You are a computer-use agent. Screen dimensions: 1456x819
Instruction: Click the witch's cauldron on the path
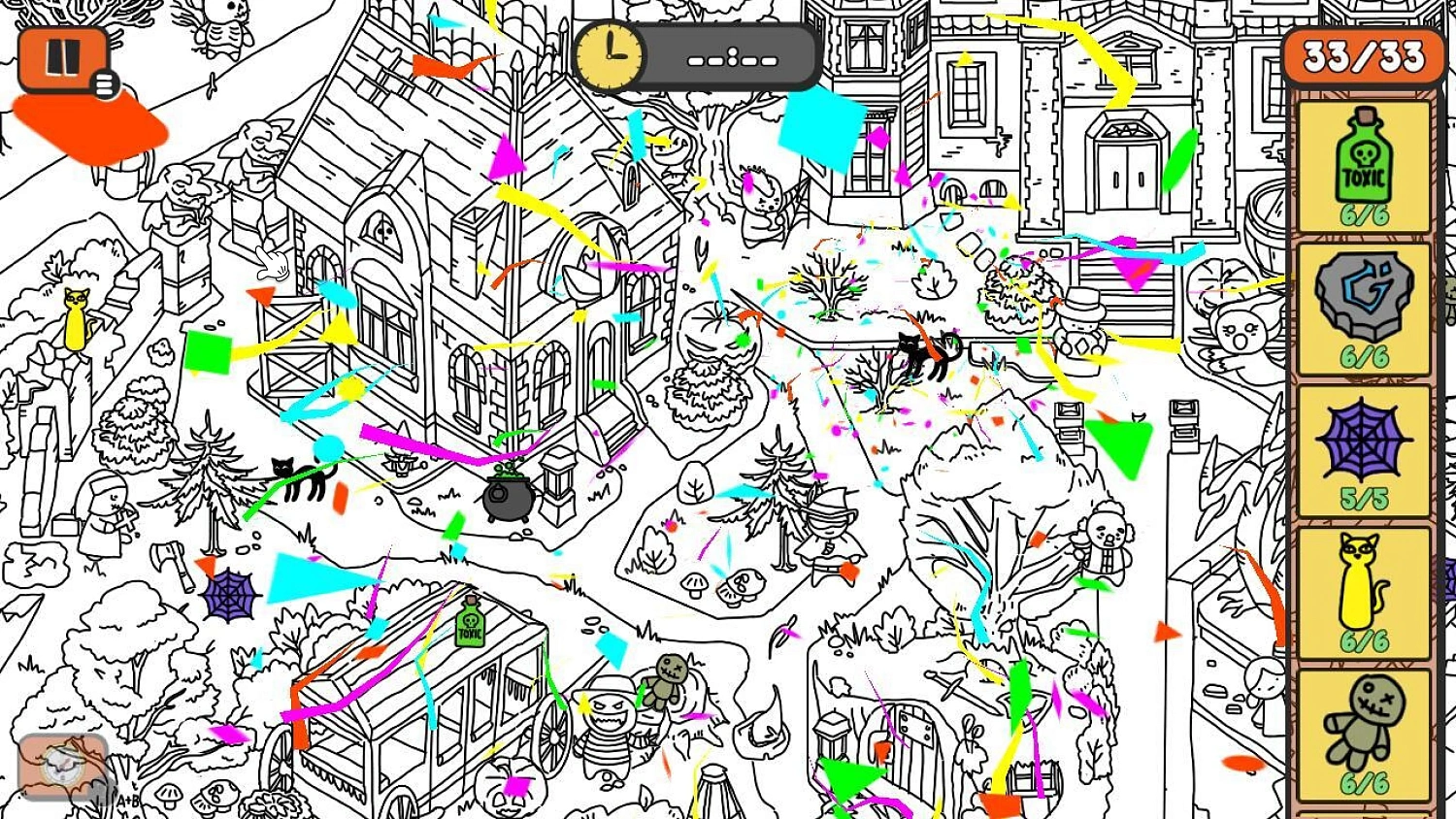click(x=505, y=497)
